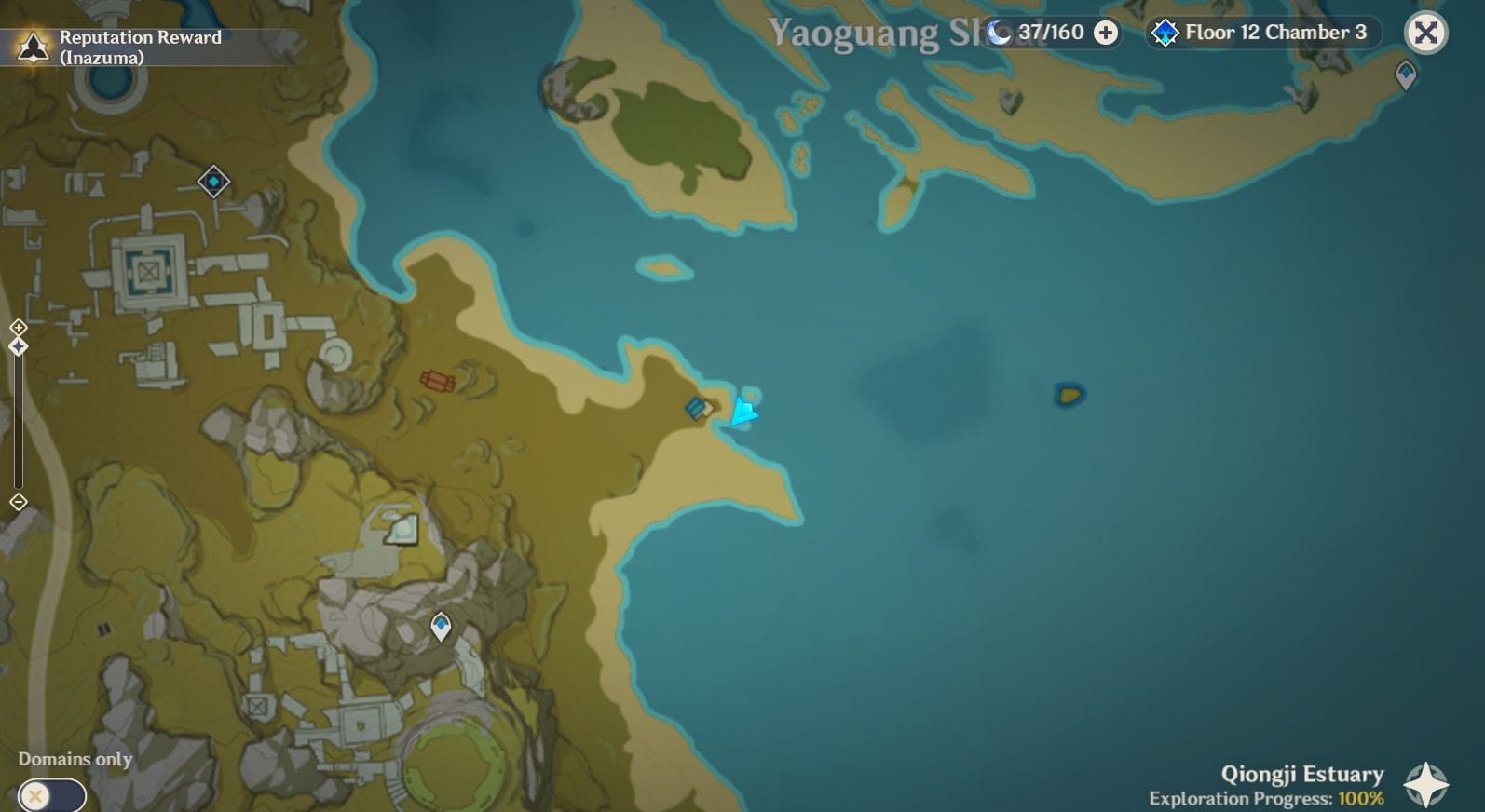Expand the lunar counter with the plus button
Viewport: 1485px width, 812px height.
(x=1105, y=33)
